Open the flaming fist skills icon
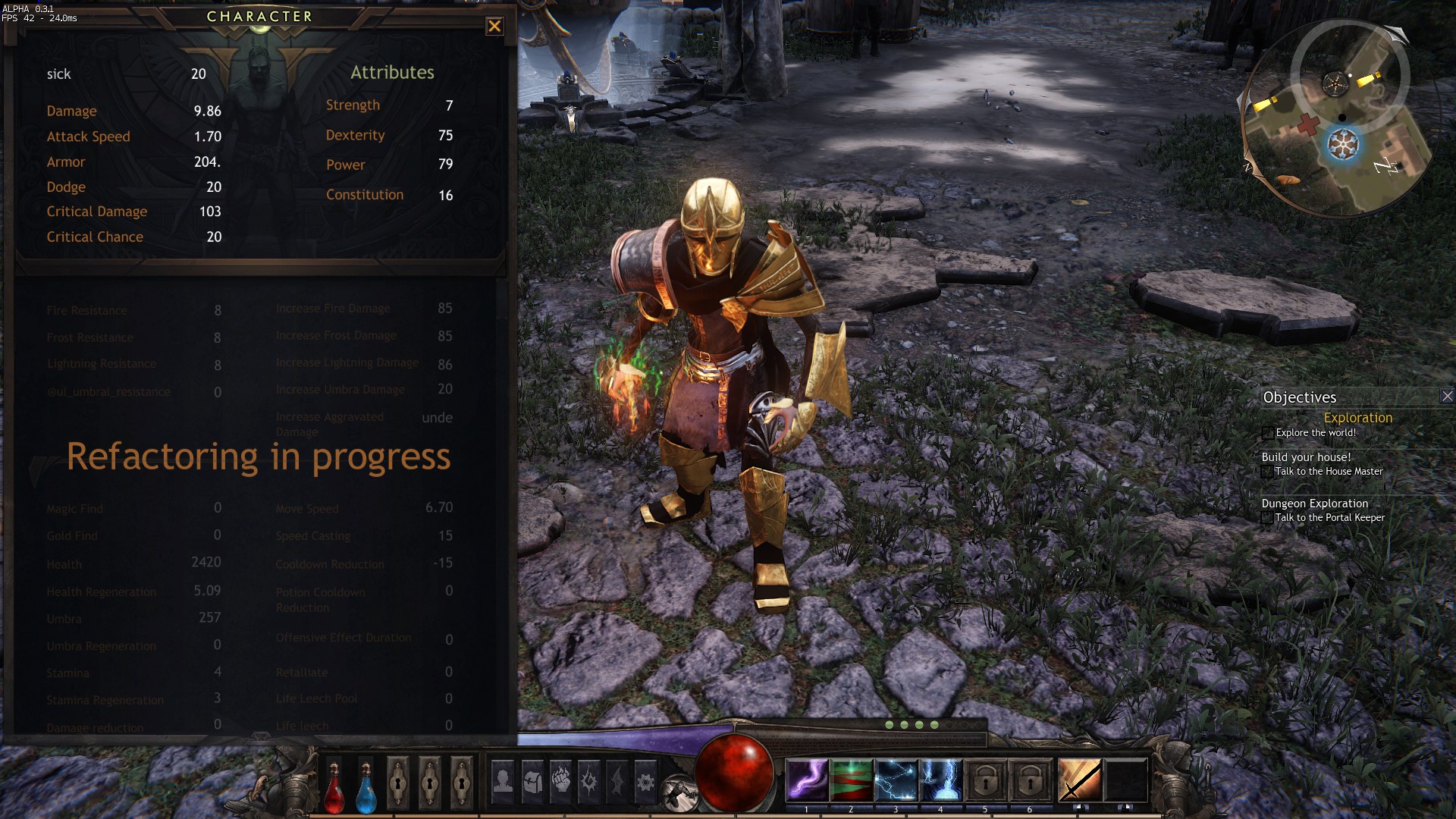Screen dimensions: 1456x819 click(x=561, y=780)
